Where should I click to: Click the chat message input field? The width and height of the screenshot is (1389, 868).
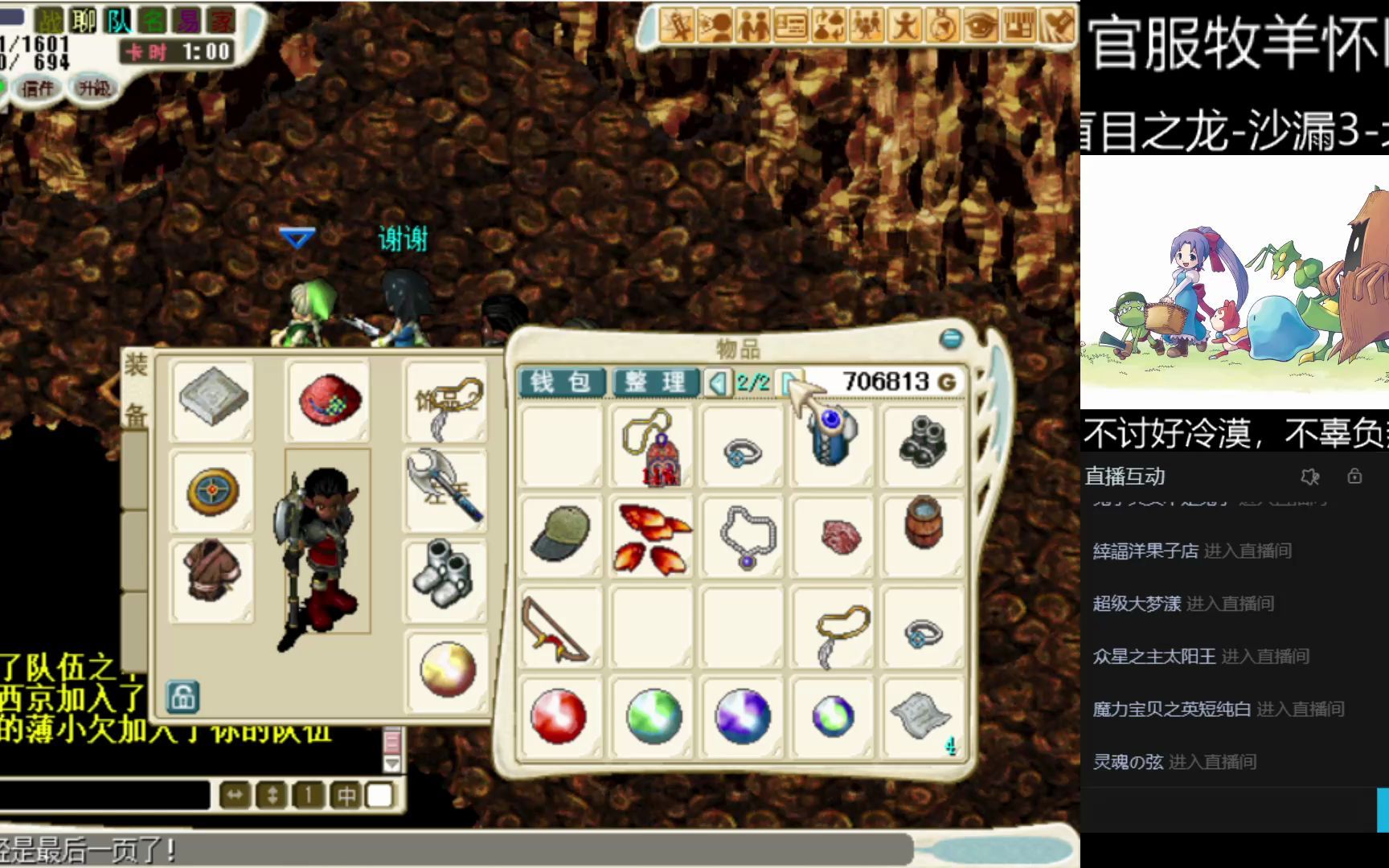click(x=104, y=796)
